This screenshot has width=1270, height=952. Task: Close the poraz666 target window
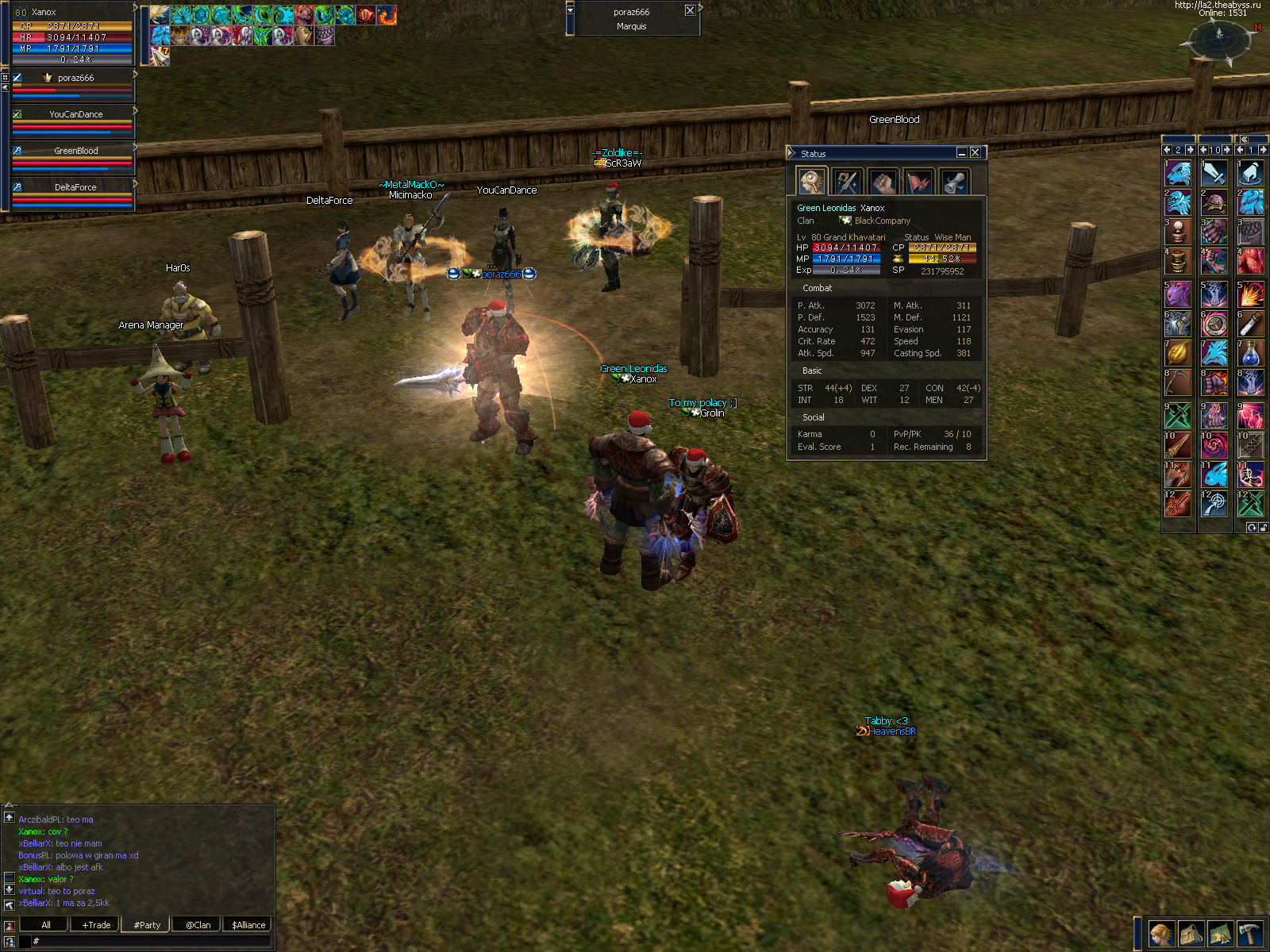coord(690,10)
